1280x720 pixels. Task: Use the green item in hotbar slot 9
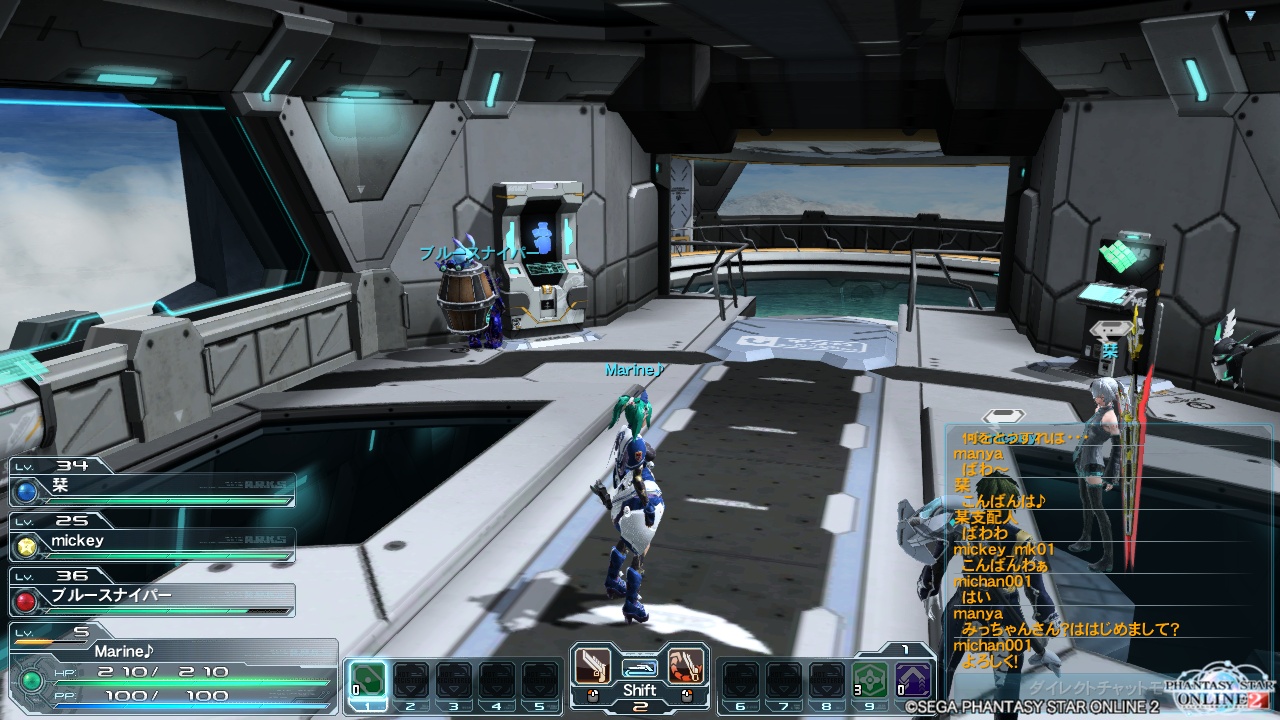pos(870,680)
